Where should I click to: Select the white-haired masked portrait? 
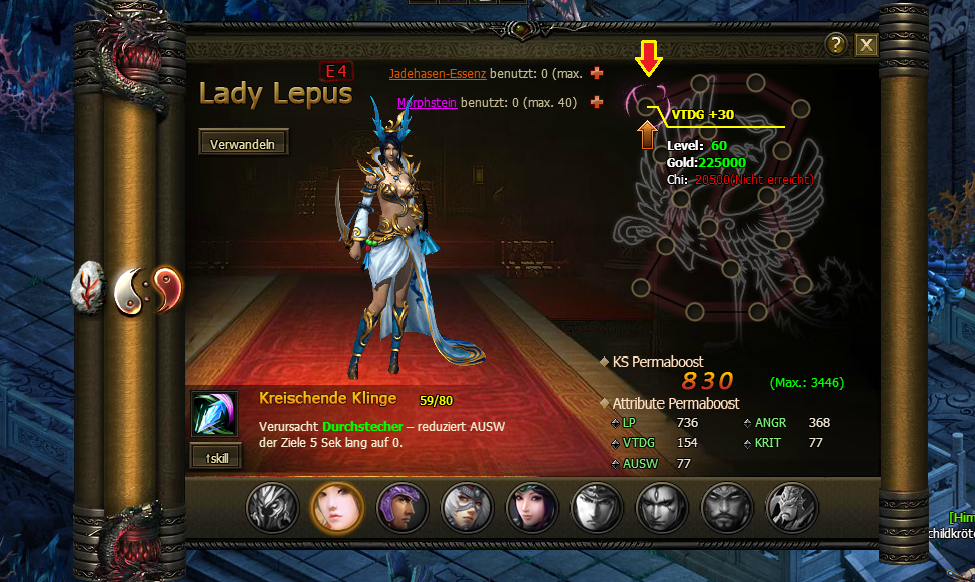tap(467, 506)
